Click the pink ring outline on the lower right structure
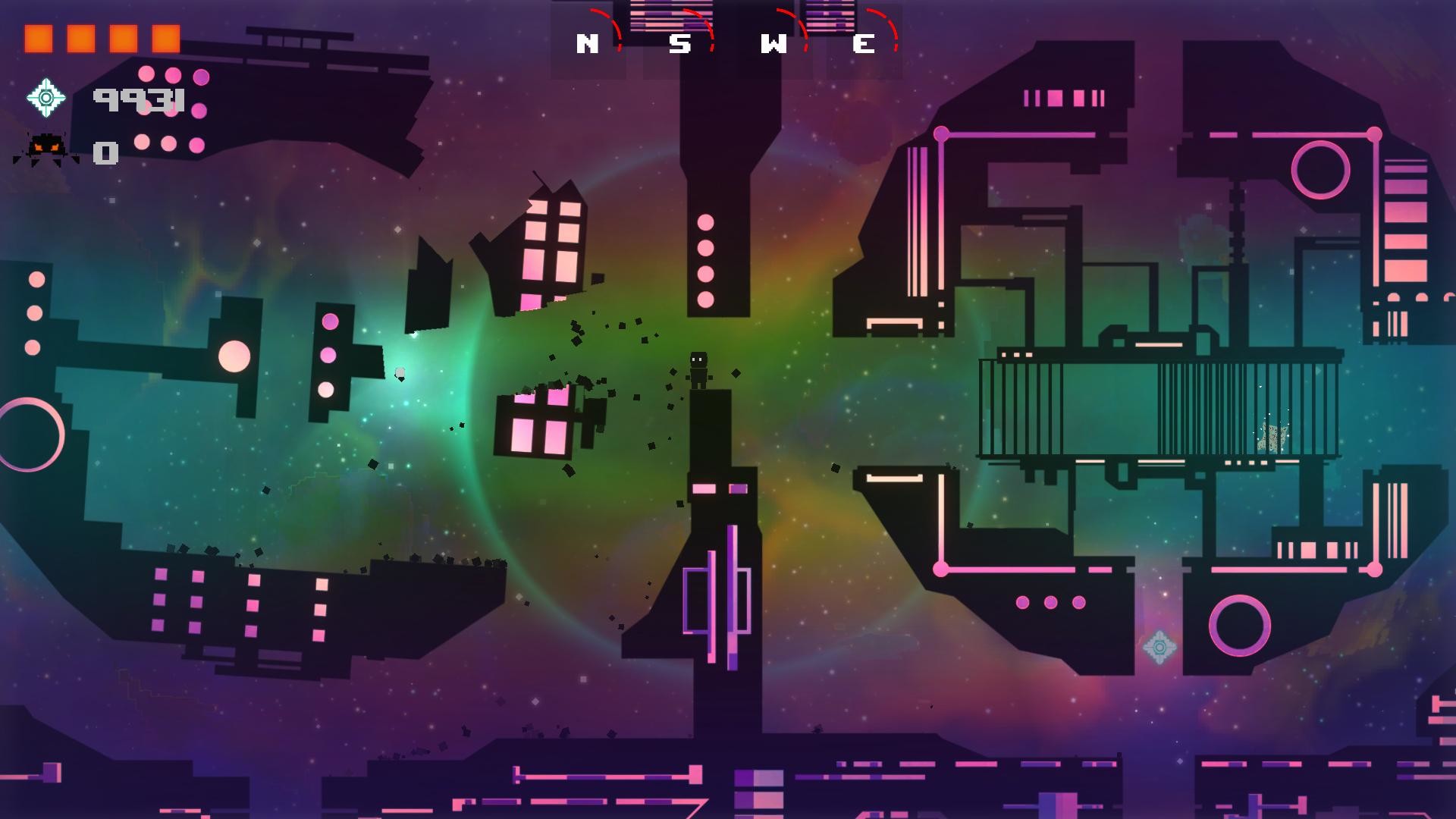This screenshot has width=1456, height=819. (1239, 626)
